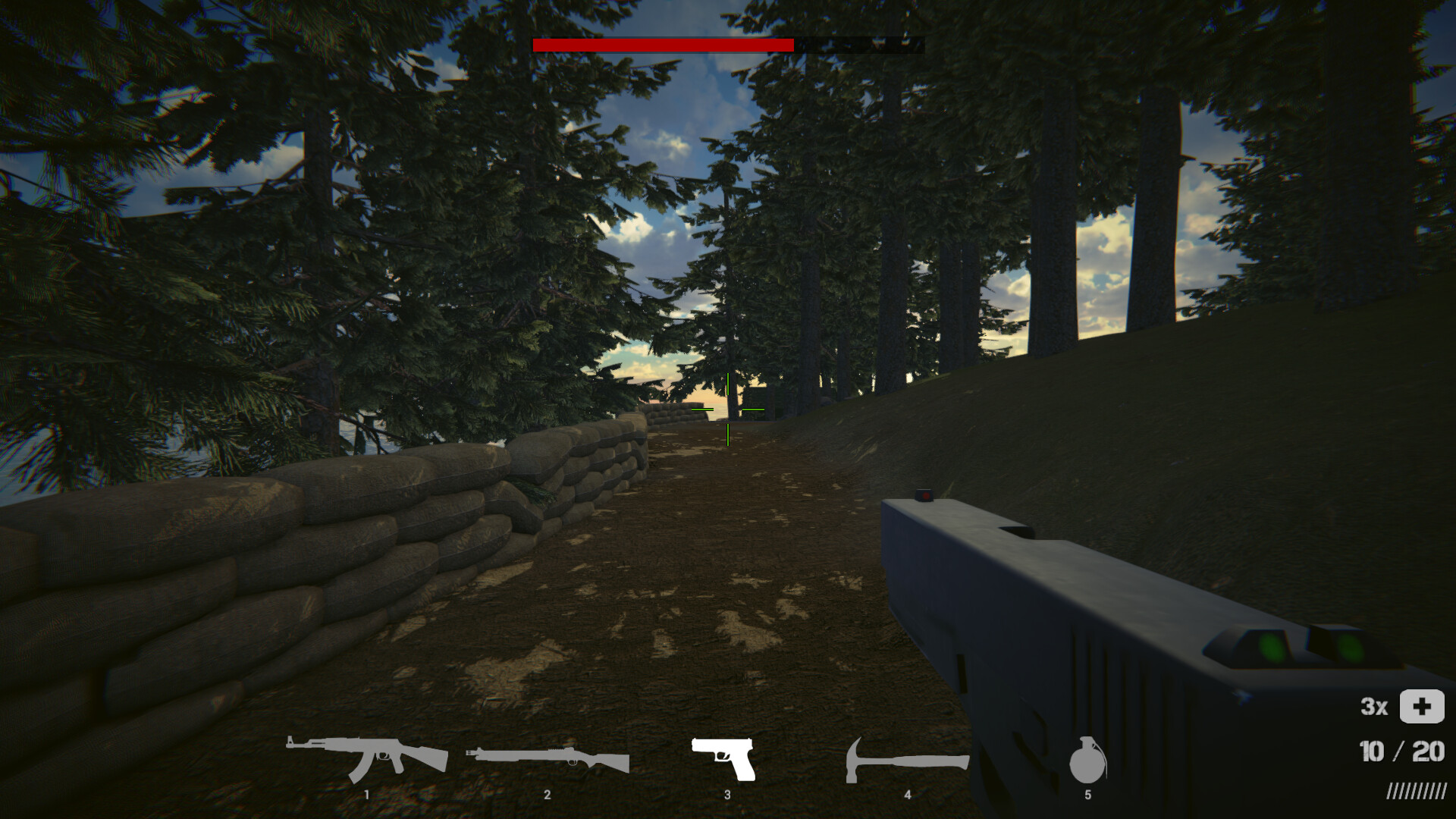Click the red dot sight atop the pistol
1456x819 pixels.
click(x=924, y=497)
